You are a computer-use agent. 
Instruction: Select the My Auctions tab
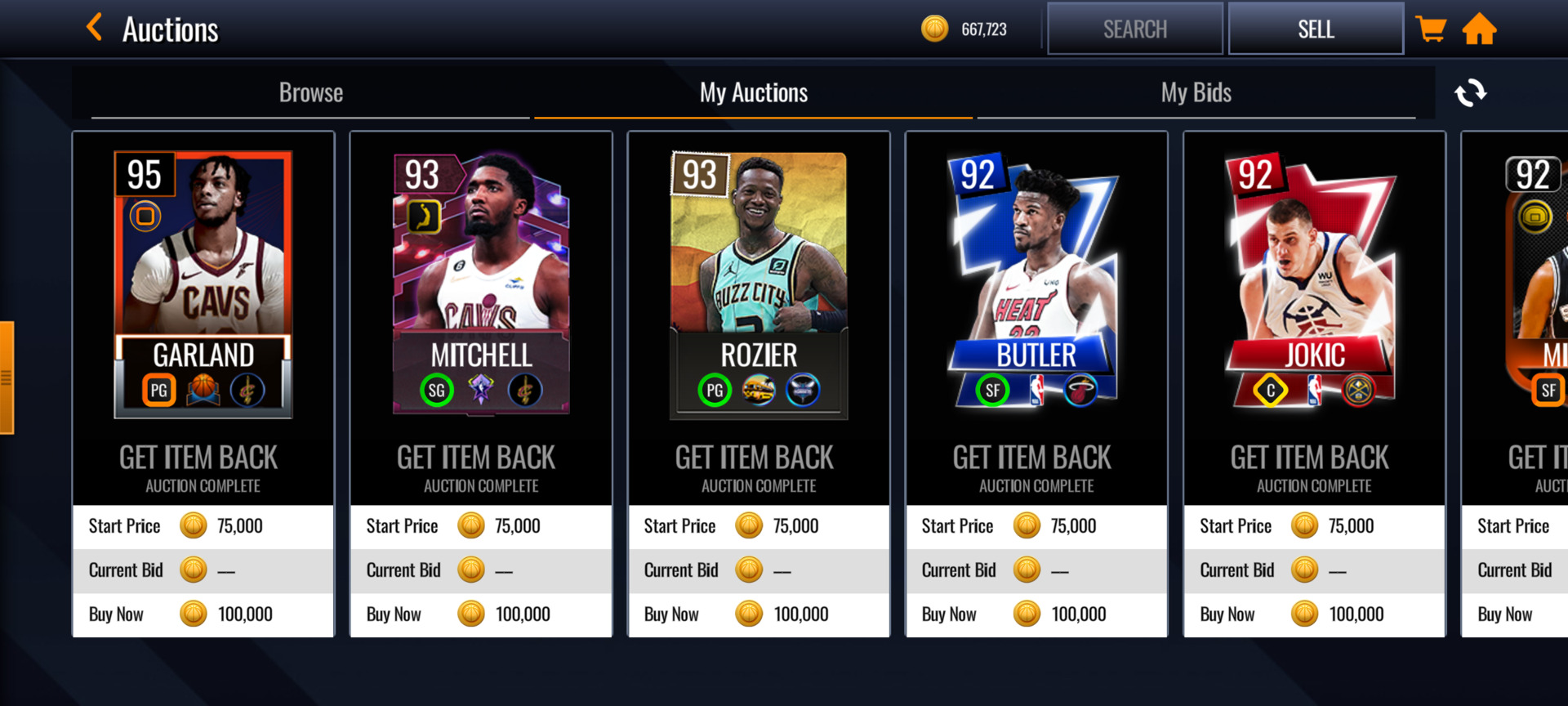click(753, 93)
